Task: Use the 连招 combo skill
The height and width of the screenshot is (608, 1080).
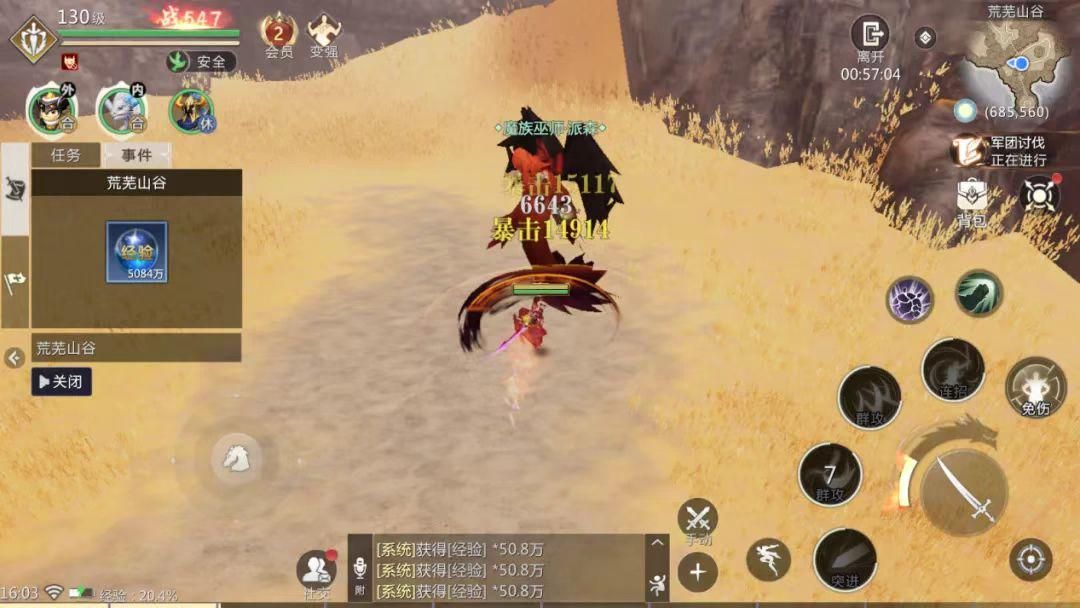Action: coord(952,369)
